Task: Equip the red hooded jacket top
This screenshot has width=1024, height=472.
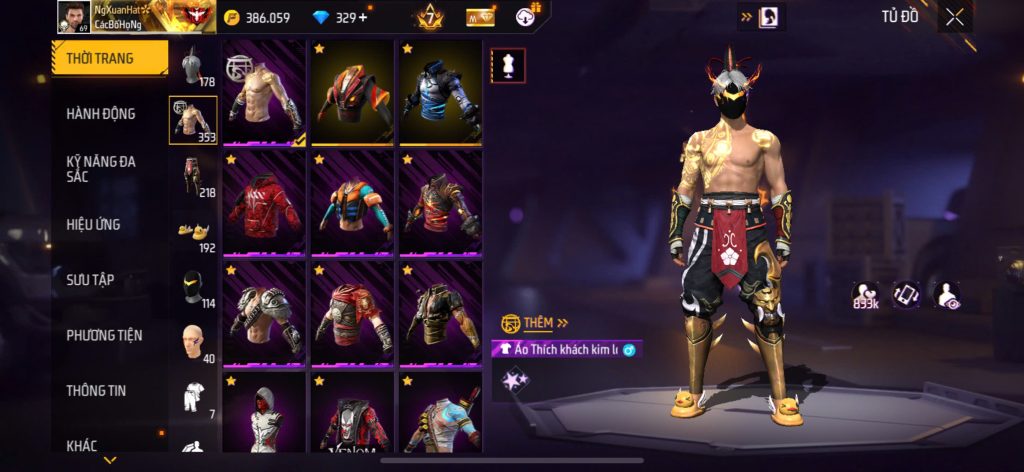Action: [x=264, y=204]
